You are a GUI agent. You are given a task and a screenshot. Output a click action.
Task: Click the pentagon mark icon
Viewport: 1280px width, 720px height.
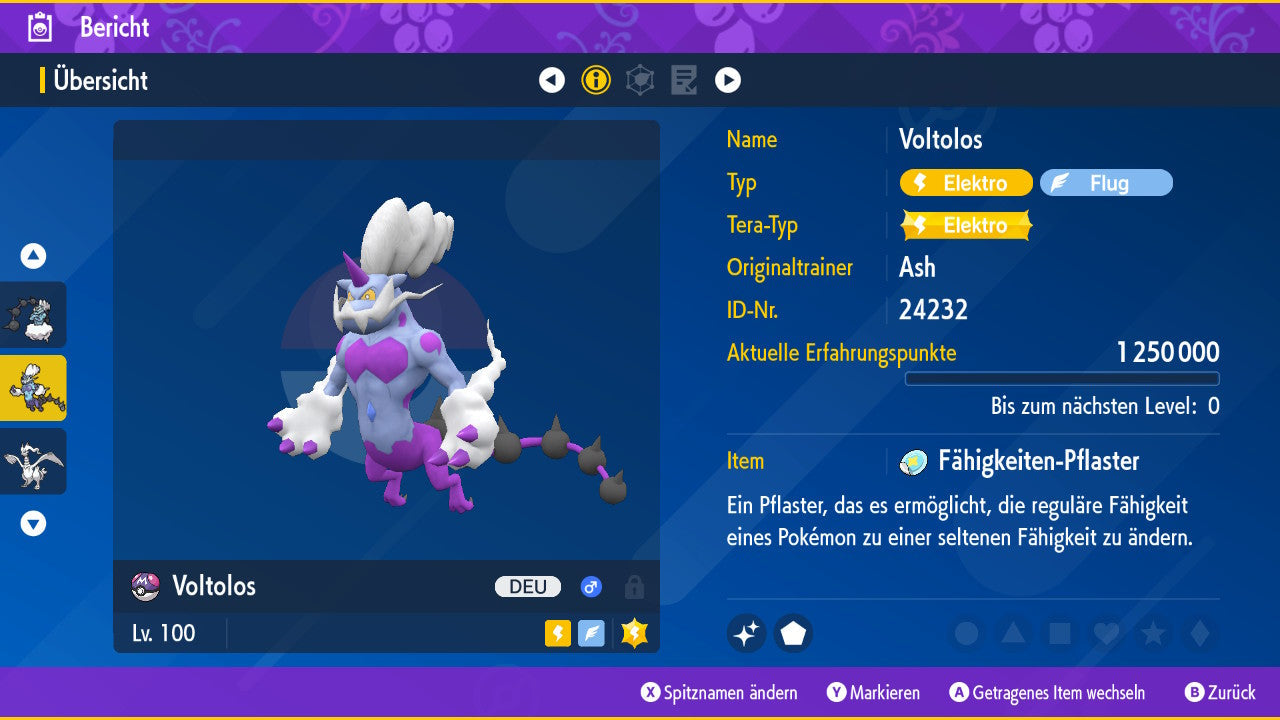click(x=793, y=633)
